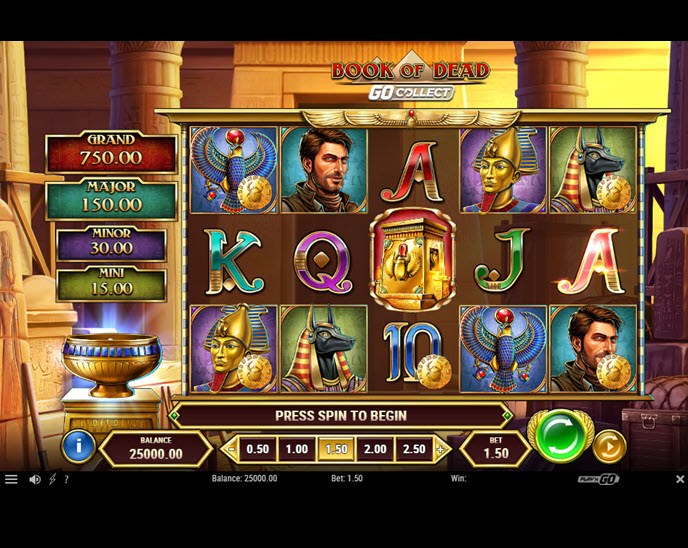
Task: Select the 1.50 bet value
Action: pyautogui.click(x=336, y=450)
